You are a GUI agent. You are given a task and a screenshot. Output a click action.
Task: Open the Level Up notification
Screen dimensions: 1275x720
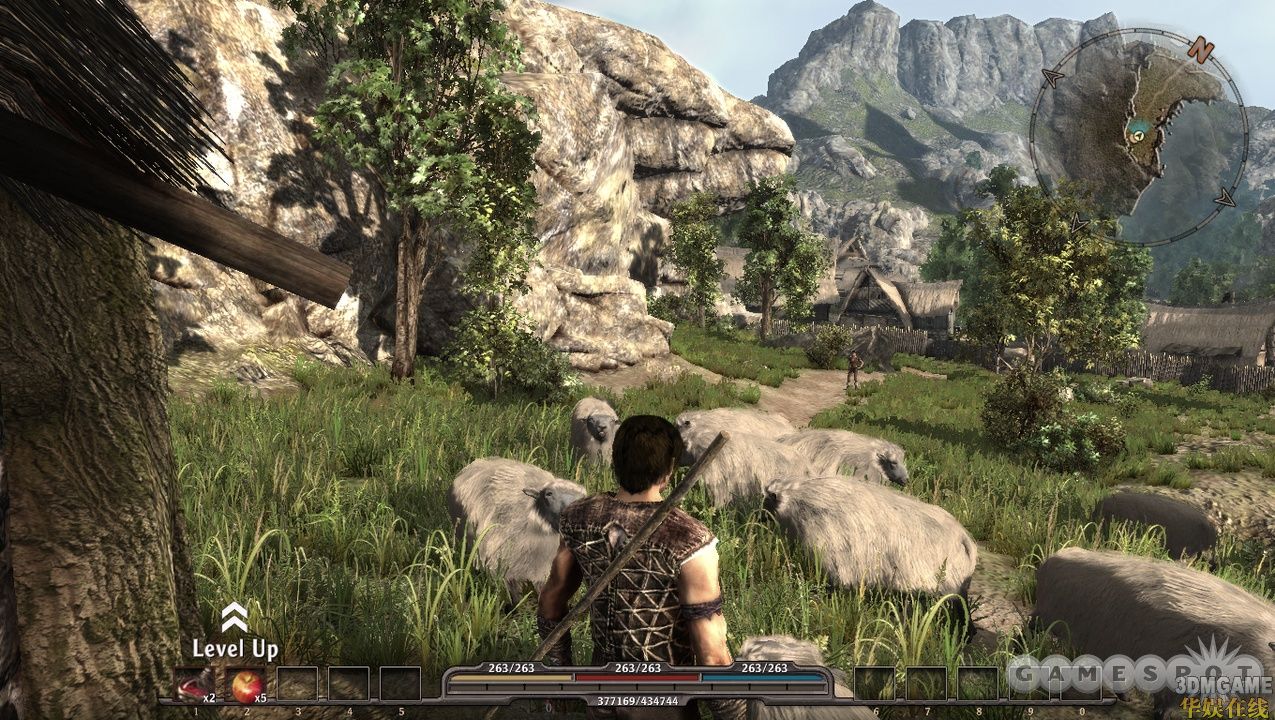click(235, 634)
